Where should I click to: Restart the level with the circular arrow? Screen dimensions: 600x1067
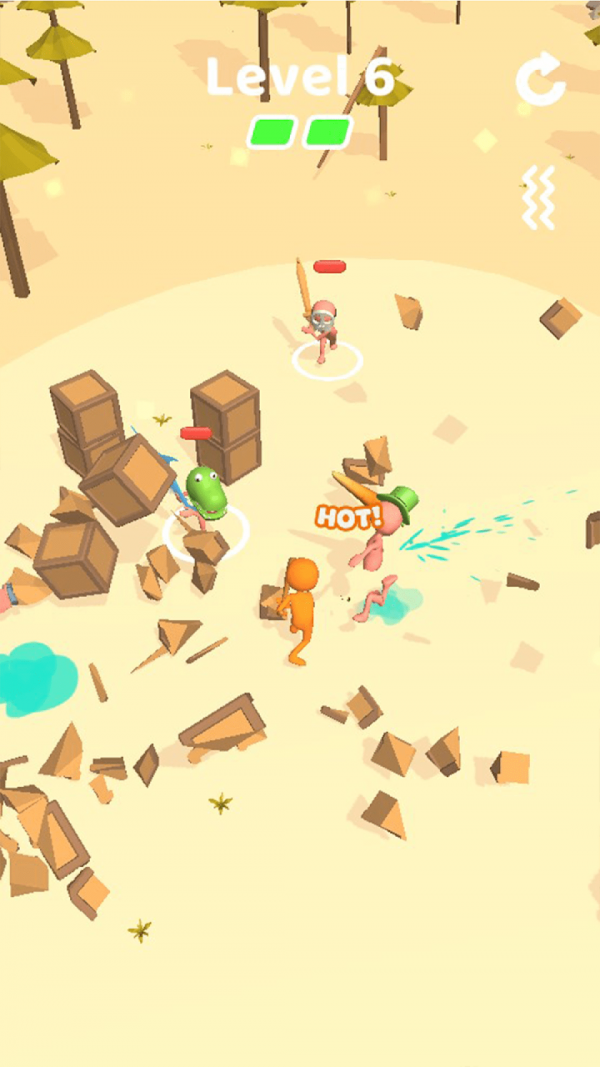pyautogui.click(x=540, y=80)
